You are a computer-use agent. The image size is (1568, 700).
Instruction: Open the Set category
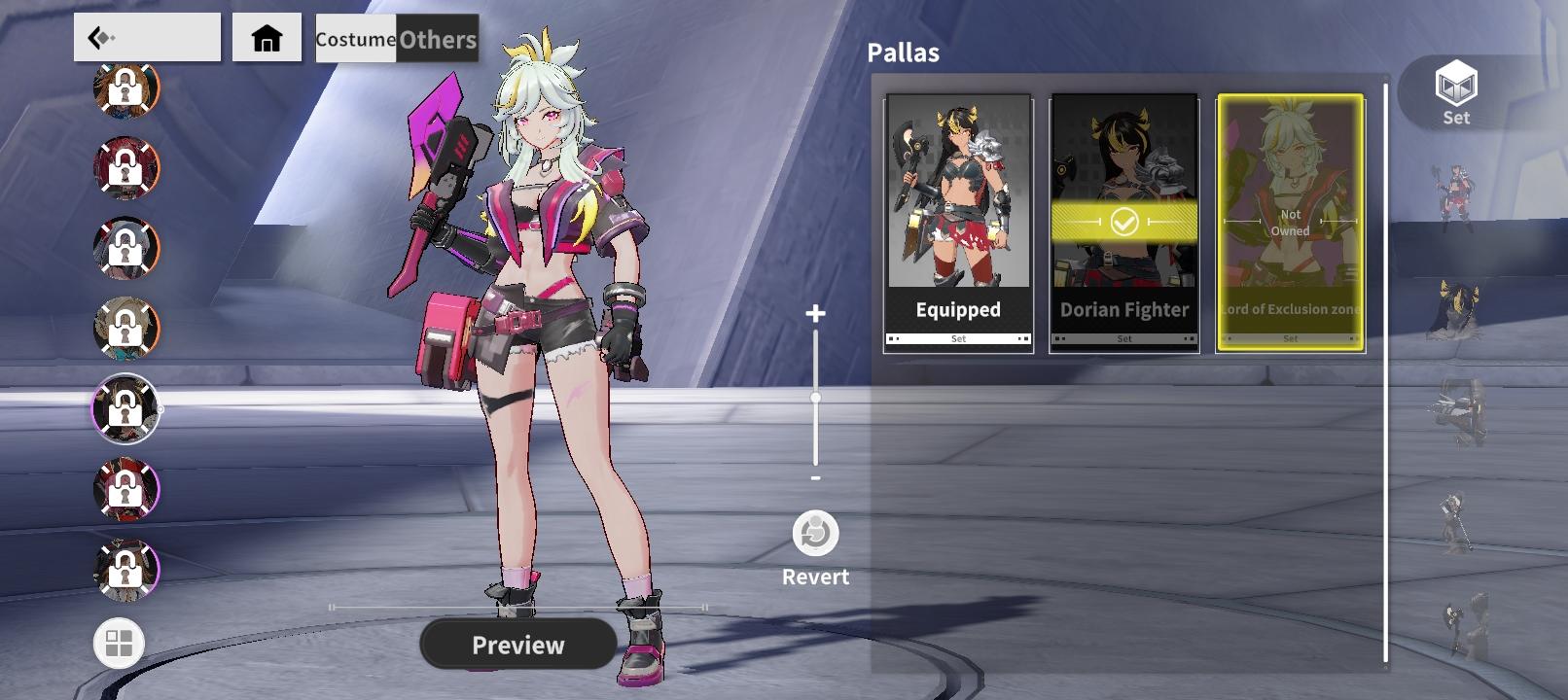tap(1455, 92)
